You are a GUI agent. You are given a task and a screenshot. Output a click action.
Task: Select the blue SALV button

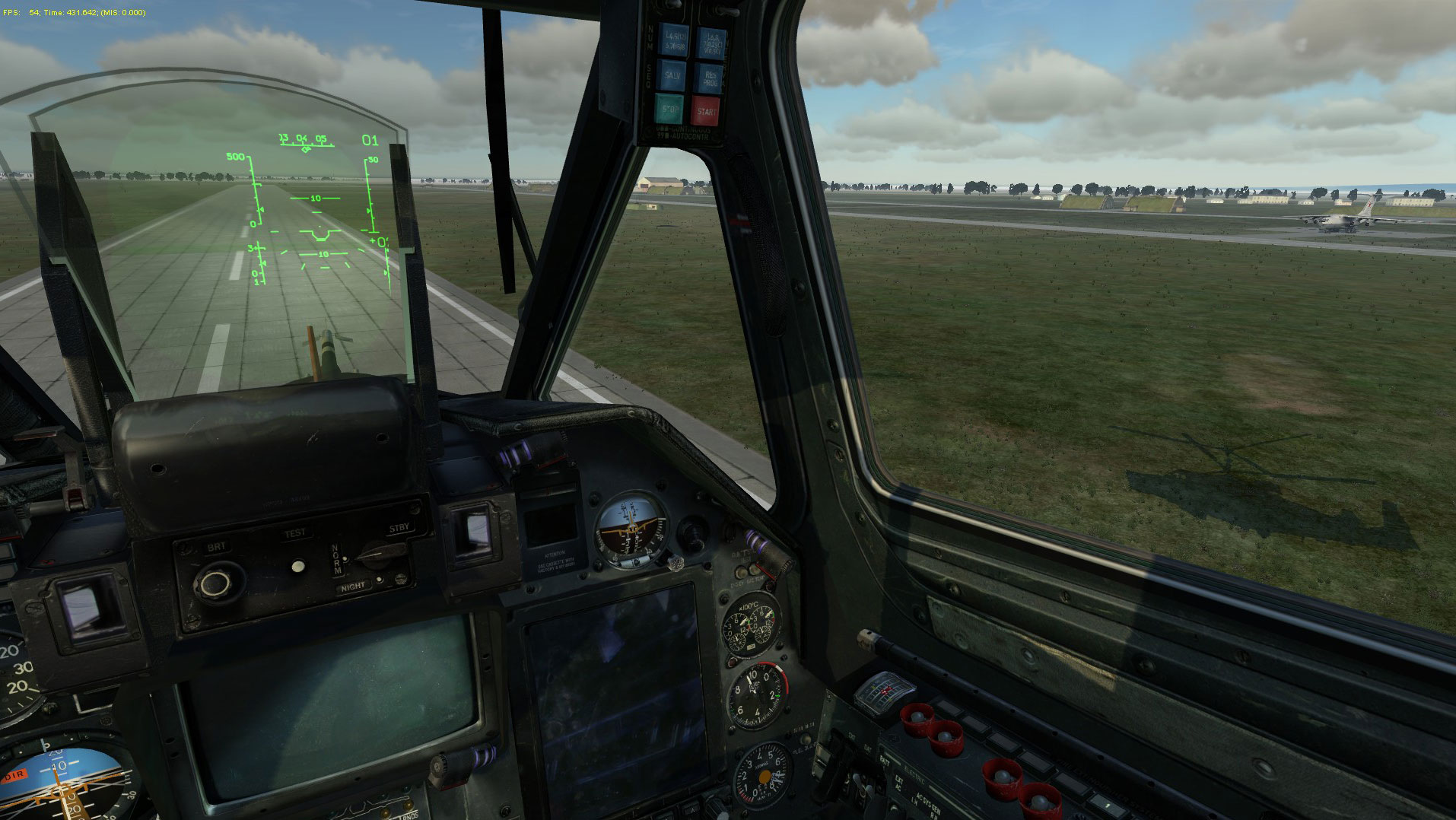[x=672, y=76]
